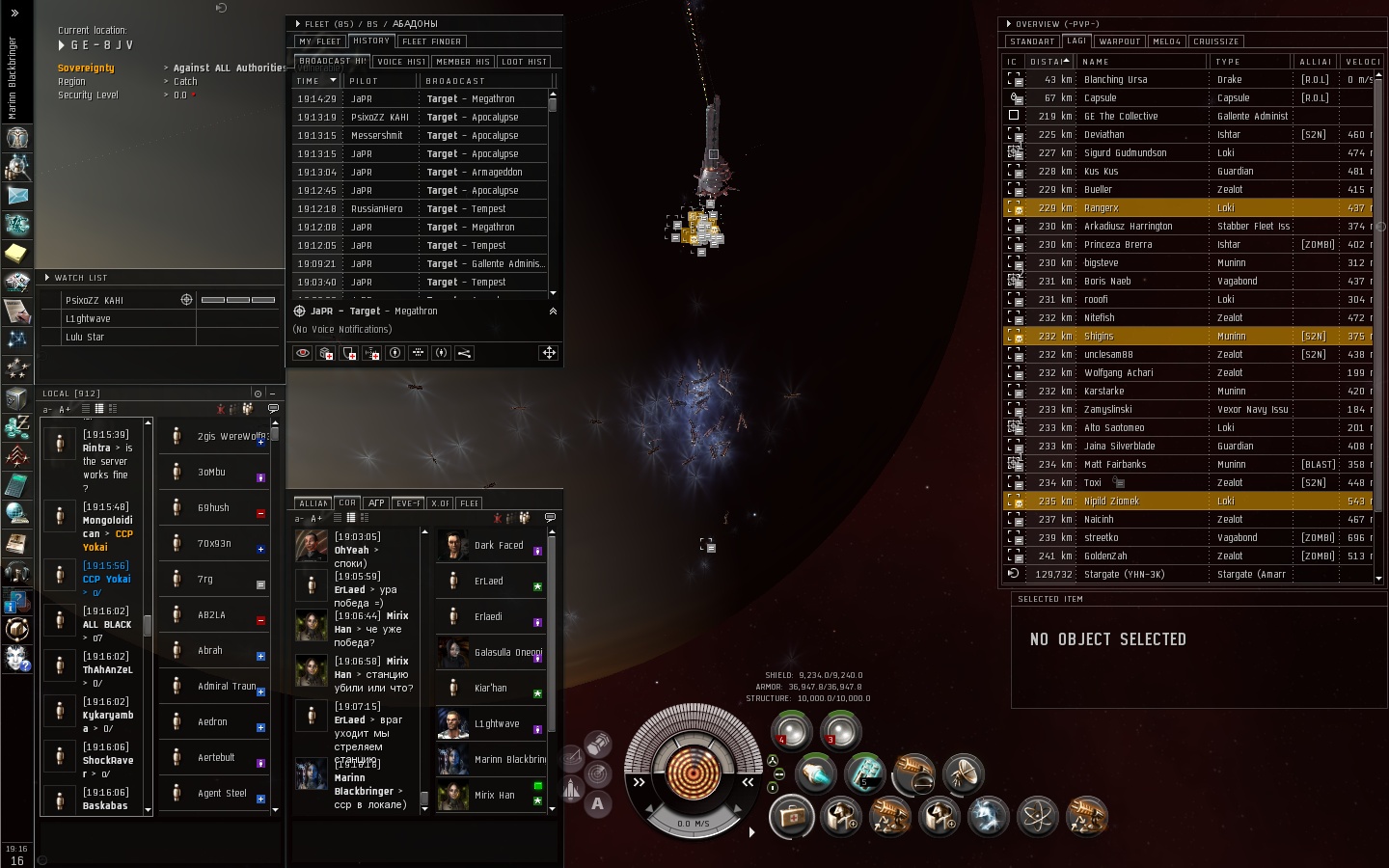
Task: Choose the Cruissize overview tab
Action: tap(1215, 41)
